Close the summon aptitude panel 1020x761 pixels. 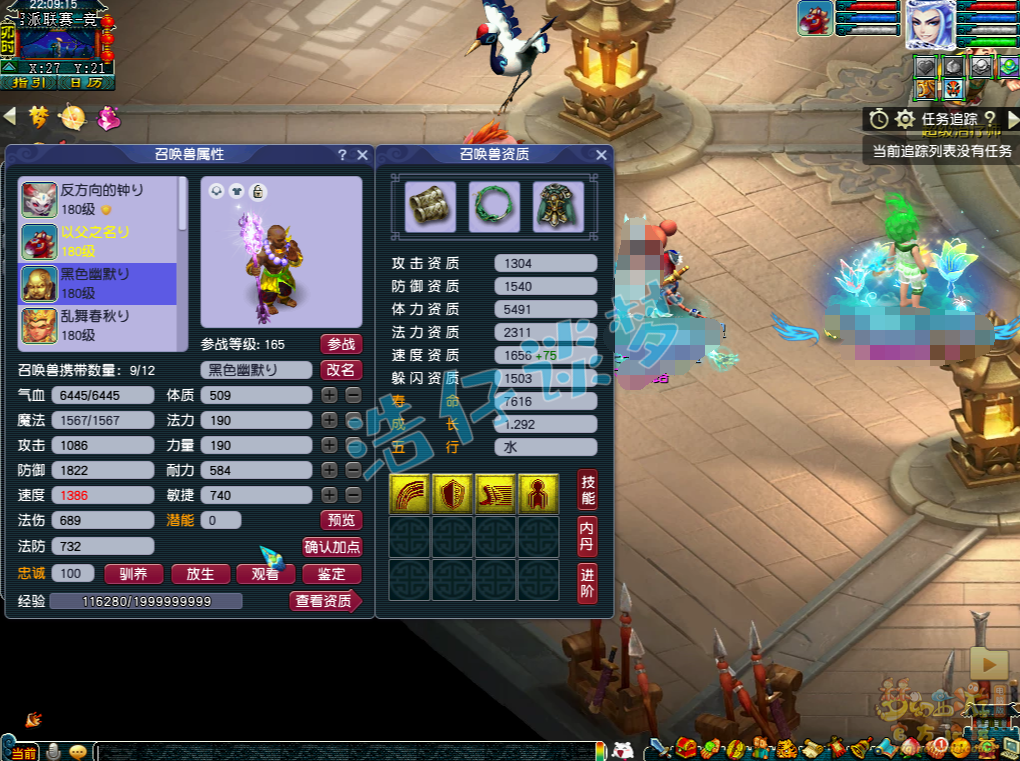tap(601, 155)
